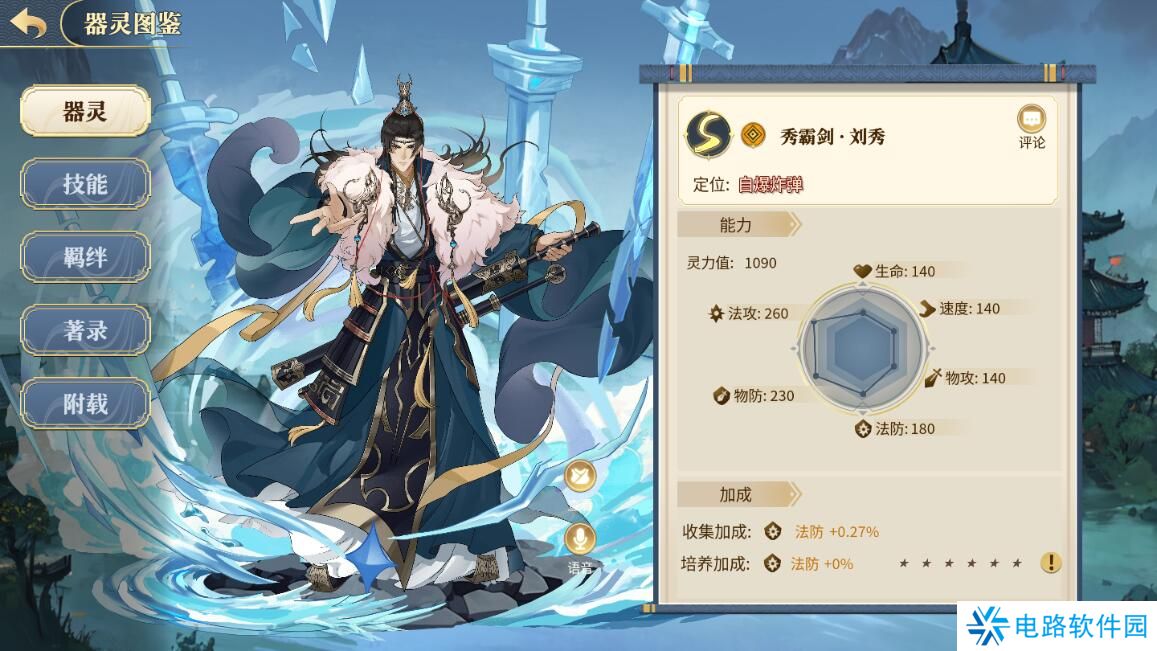Open the 评论 comments button
The image size is (1157, 651).
[x=1031, y=127]
